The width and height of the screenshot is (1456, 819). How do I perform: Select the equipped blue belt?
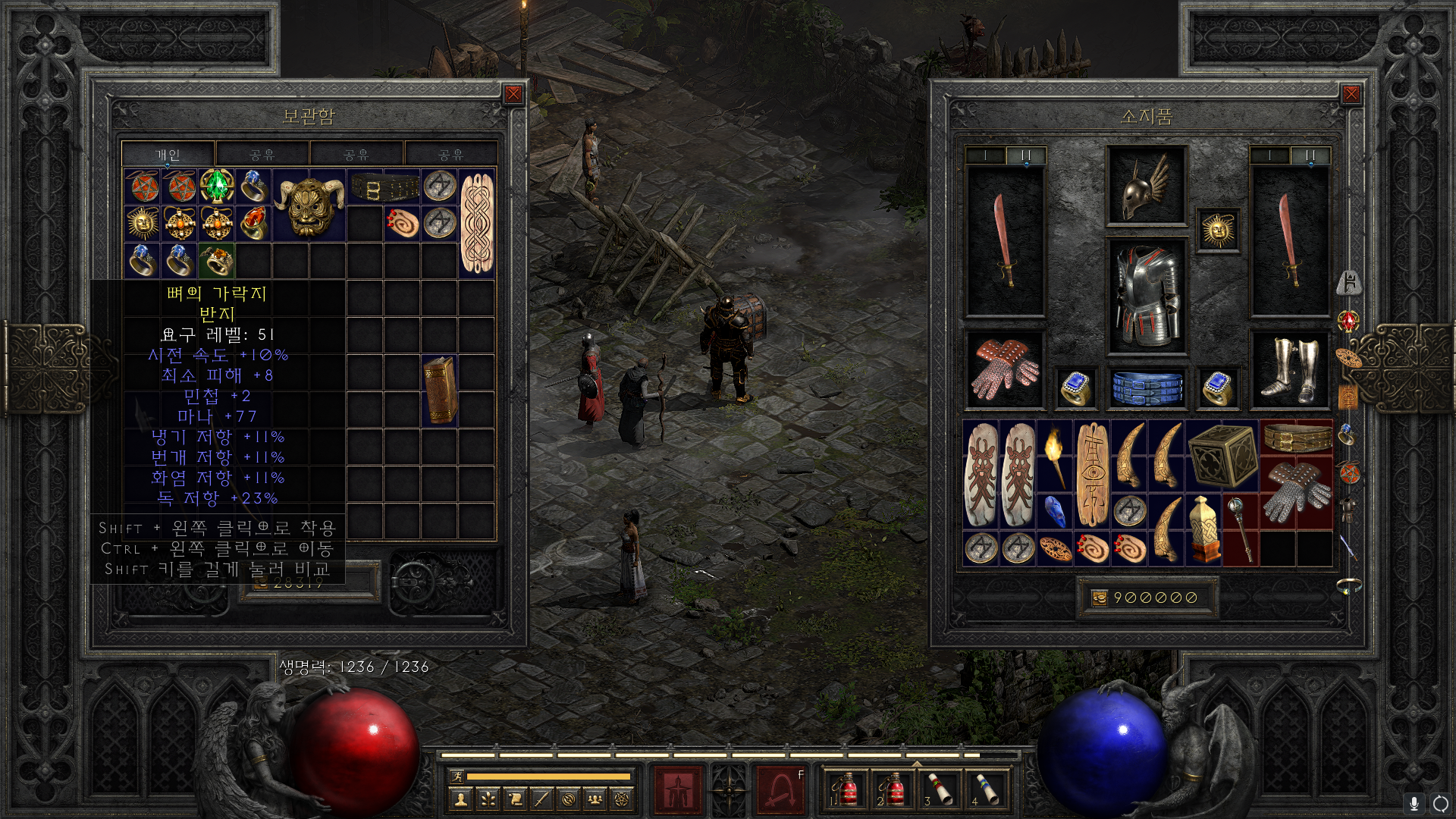(1147, 387)
